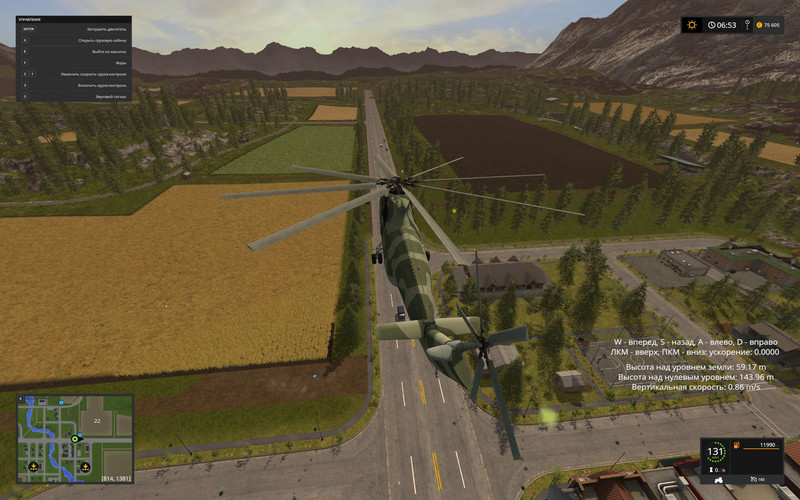The image size is (800, 500).
Task: Select the green player marker on minimap
Action: 74,438
